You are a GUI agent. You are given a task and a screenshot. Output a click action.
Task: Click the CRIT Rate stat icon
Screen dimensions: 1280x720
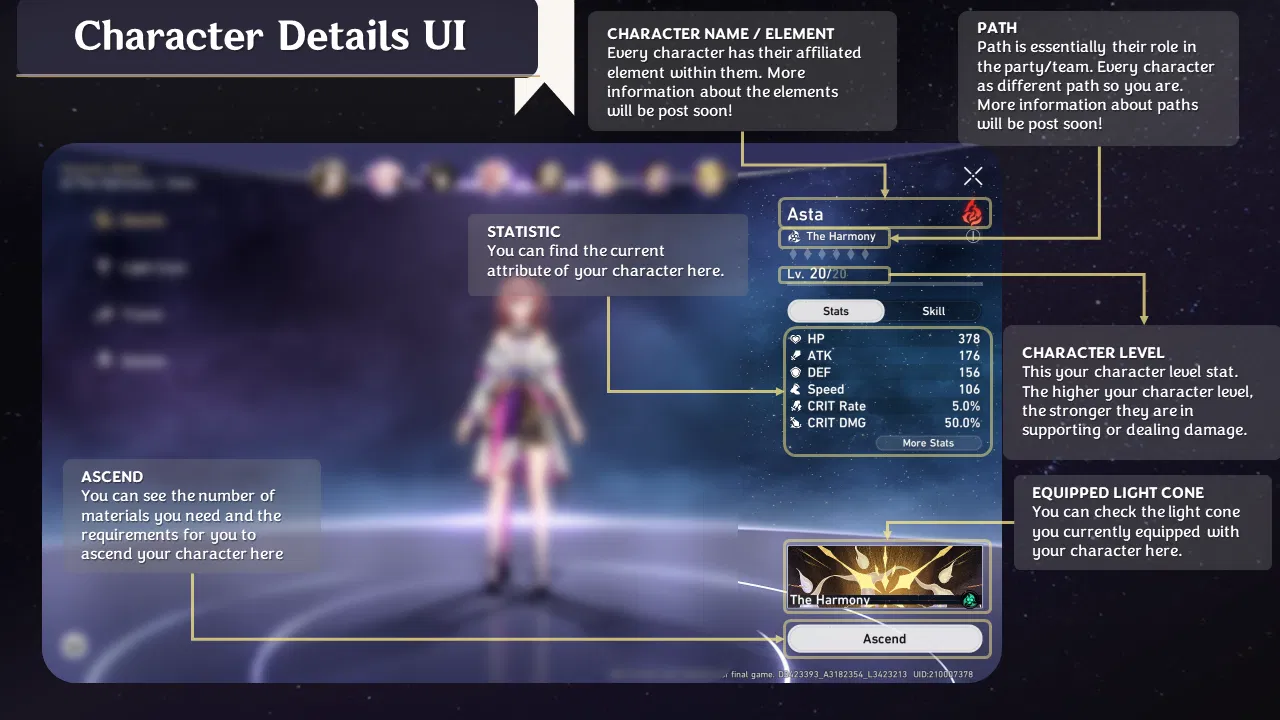pyautogui.click(x=797, y=406)
